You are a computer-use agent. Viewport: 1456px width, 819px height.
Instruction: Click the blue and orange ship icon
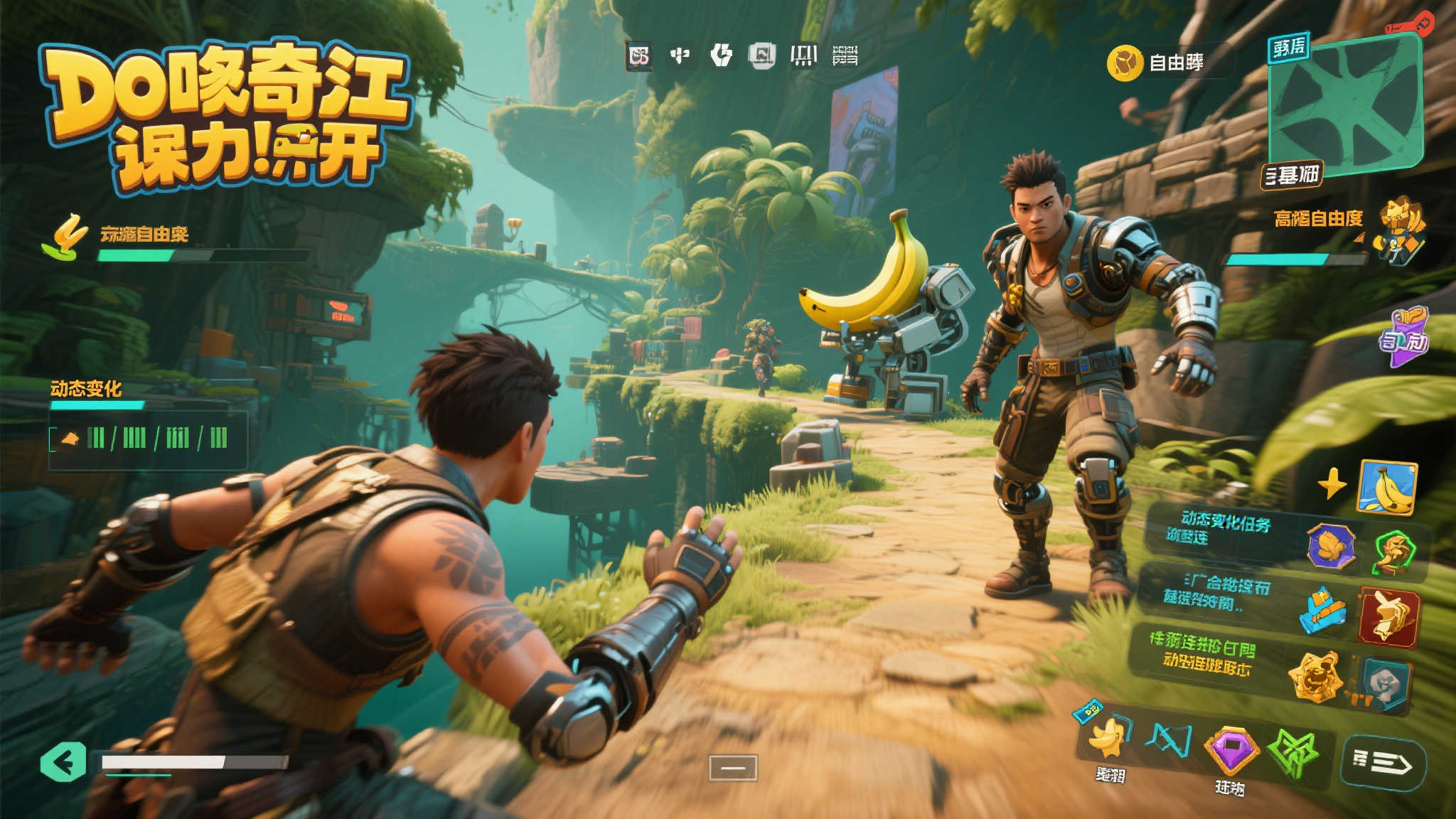[x=1322, y=610]
